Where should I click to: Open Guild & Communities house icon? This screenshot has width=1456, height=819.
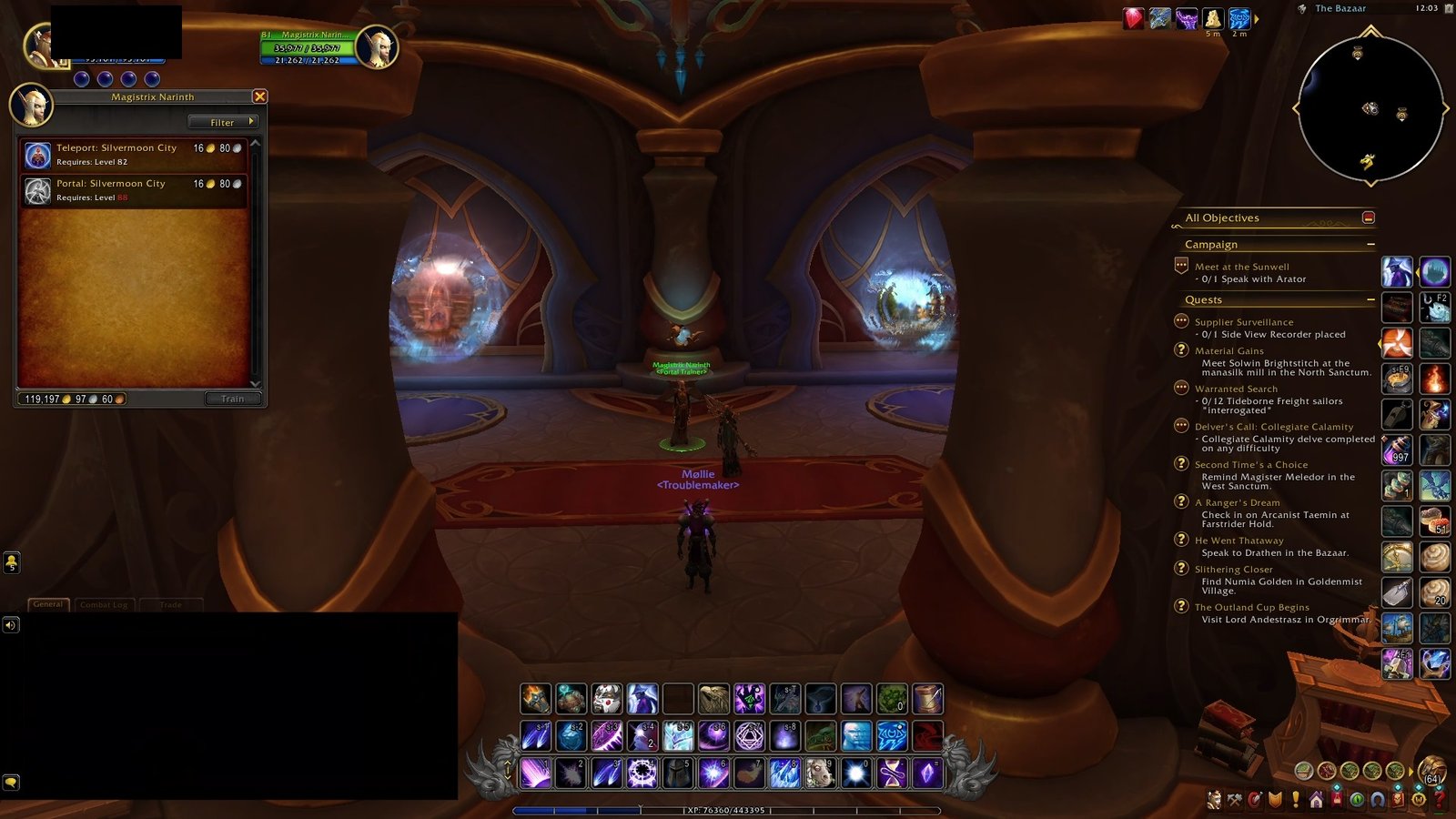click(x=1317, y=801)
